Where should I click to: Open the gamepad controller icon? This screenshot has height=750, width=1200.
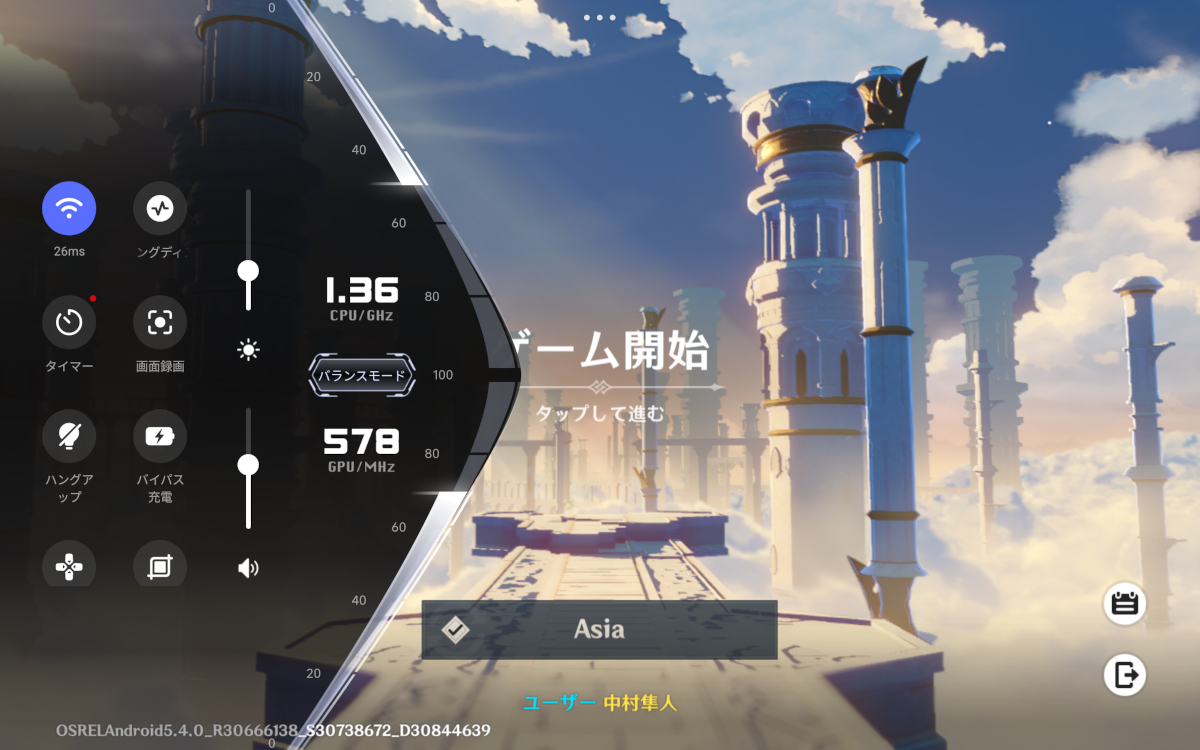tap(69, 566)
